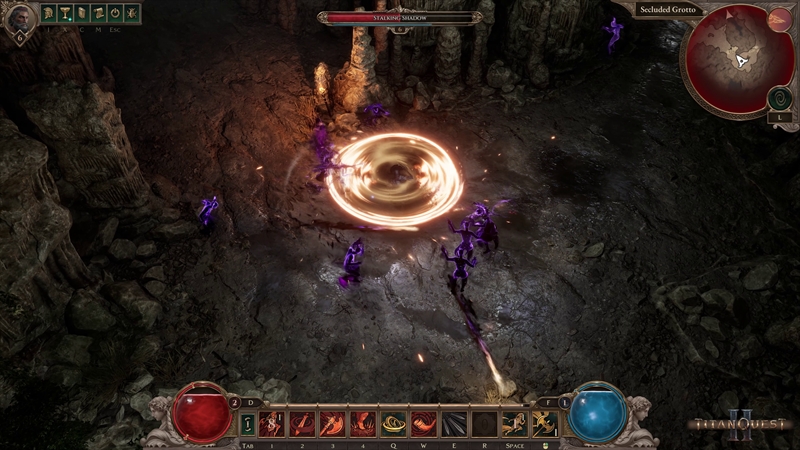Select the golden axe attack slot
The height and width of the screenshot is (450, 800).
click(545, 423)
